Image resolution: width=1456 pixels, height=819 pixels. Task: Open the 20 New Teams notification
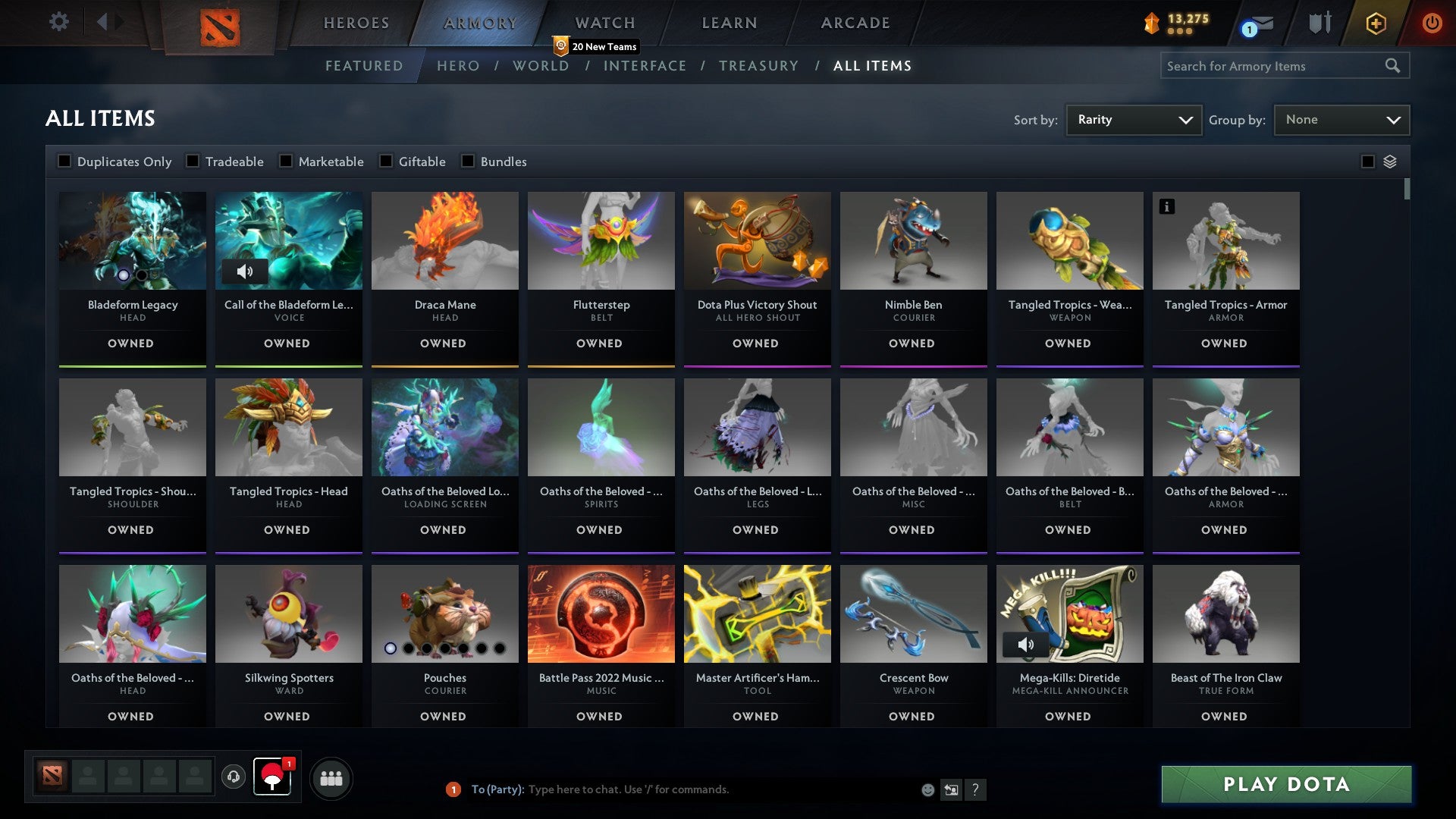pos(596,46)
